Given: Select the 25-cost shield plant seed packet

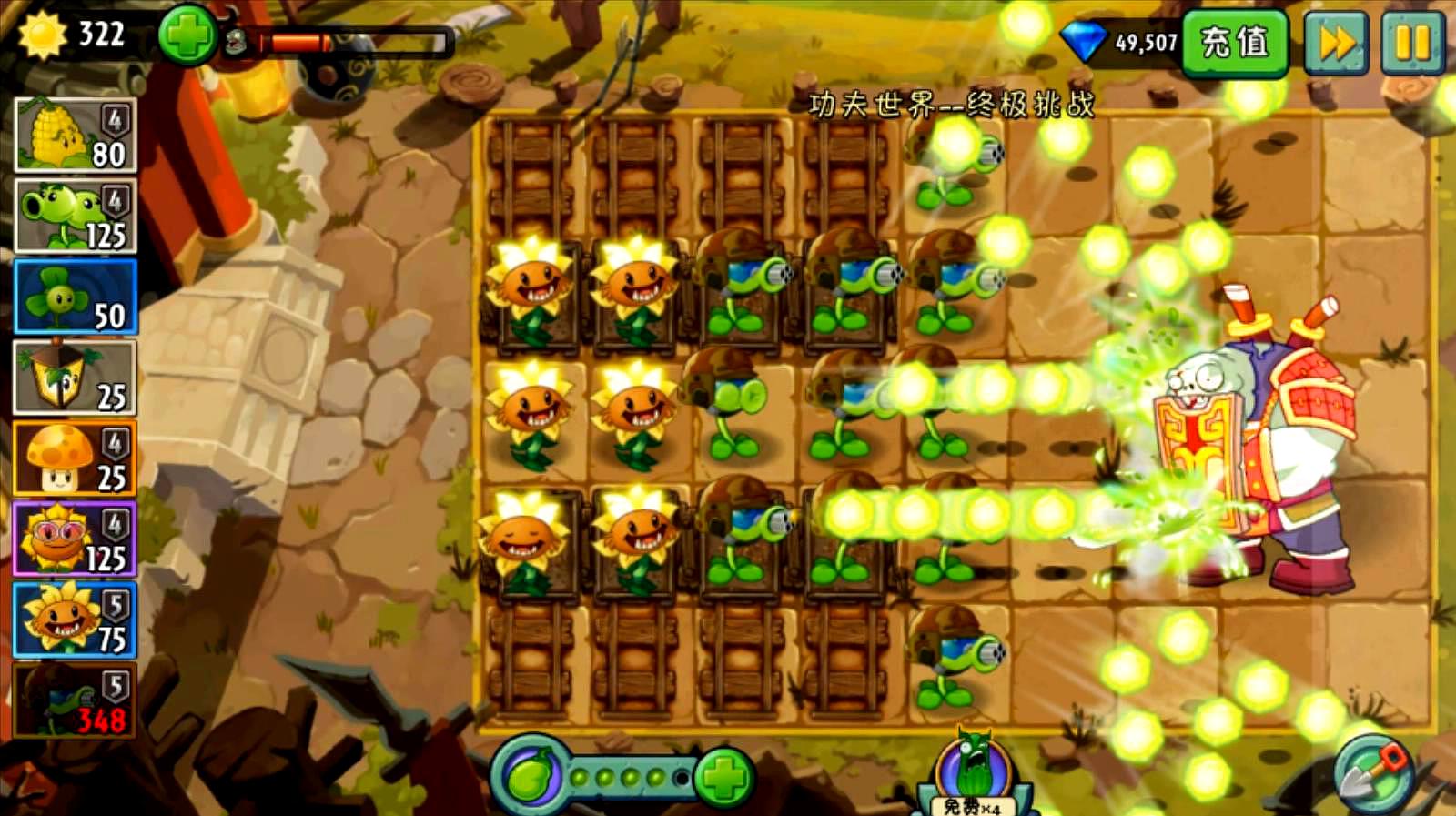Looking at the screenshot, I should click(76, 378).
